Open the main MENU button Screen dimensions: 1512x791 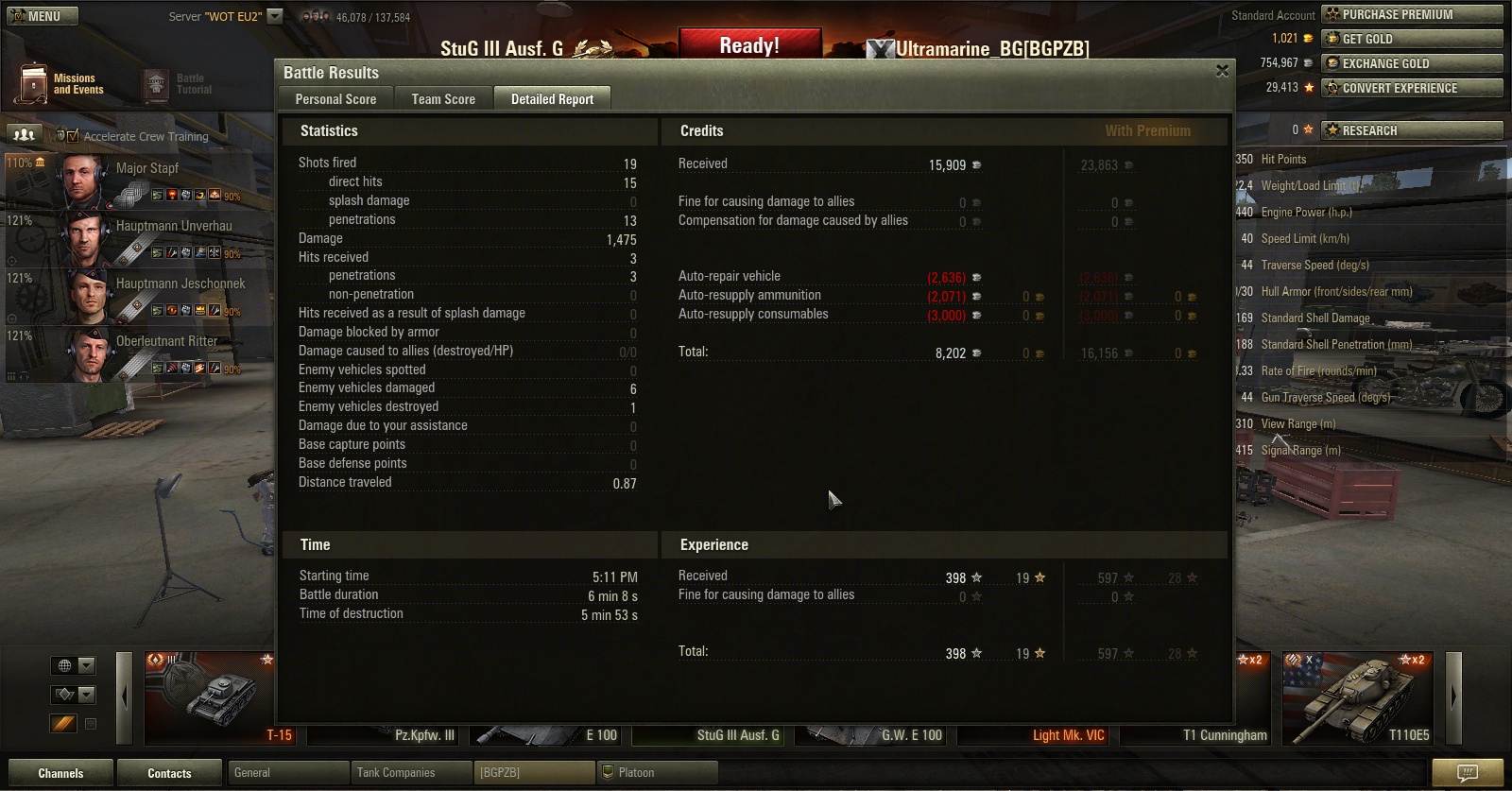tap(43, 16)
